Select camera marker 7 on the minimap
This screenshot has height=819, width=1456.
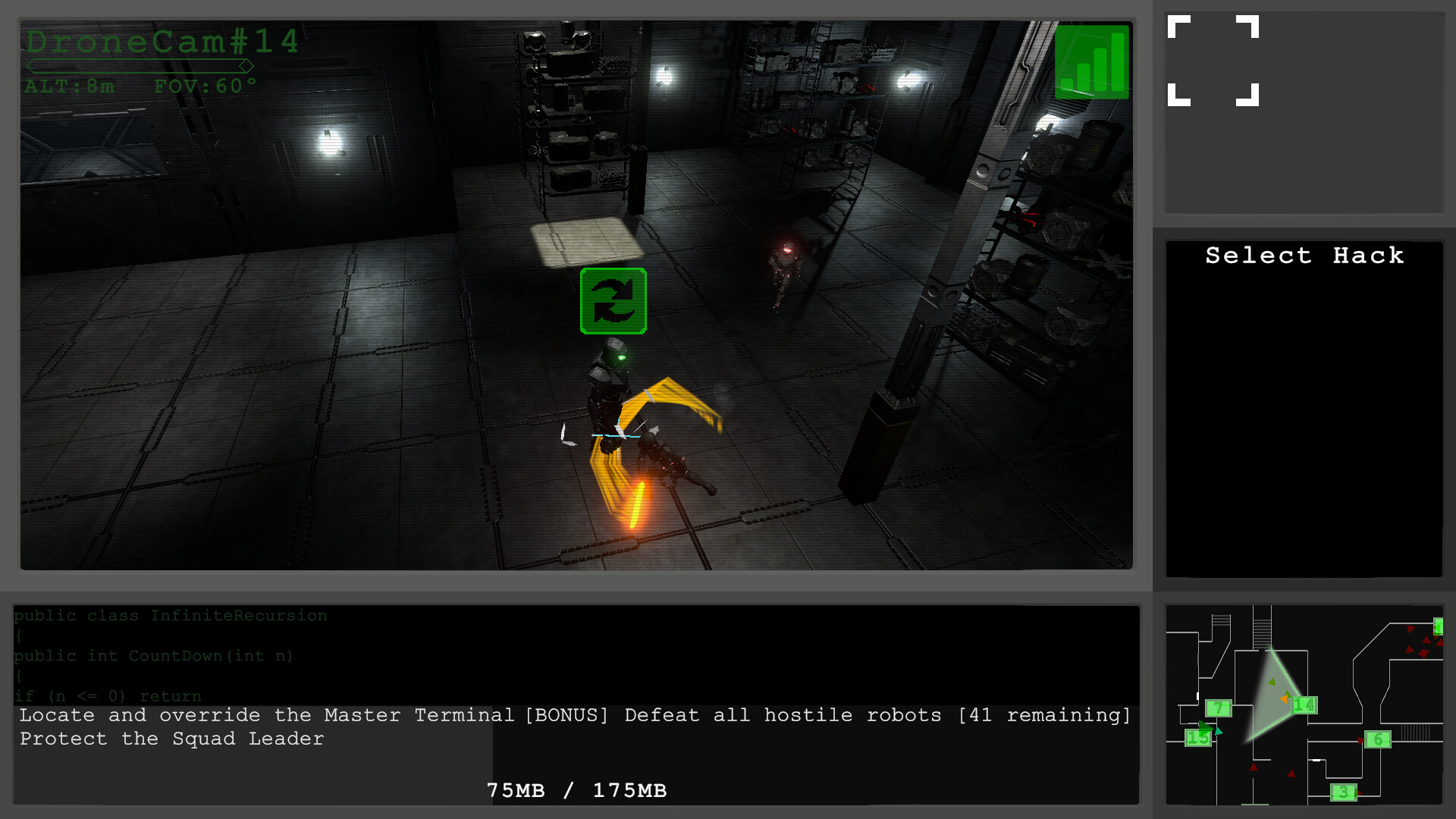[x=1219, y=707]
